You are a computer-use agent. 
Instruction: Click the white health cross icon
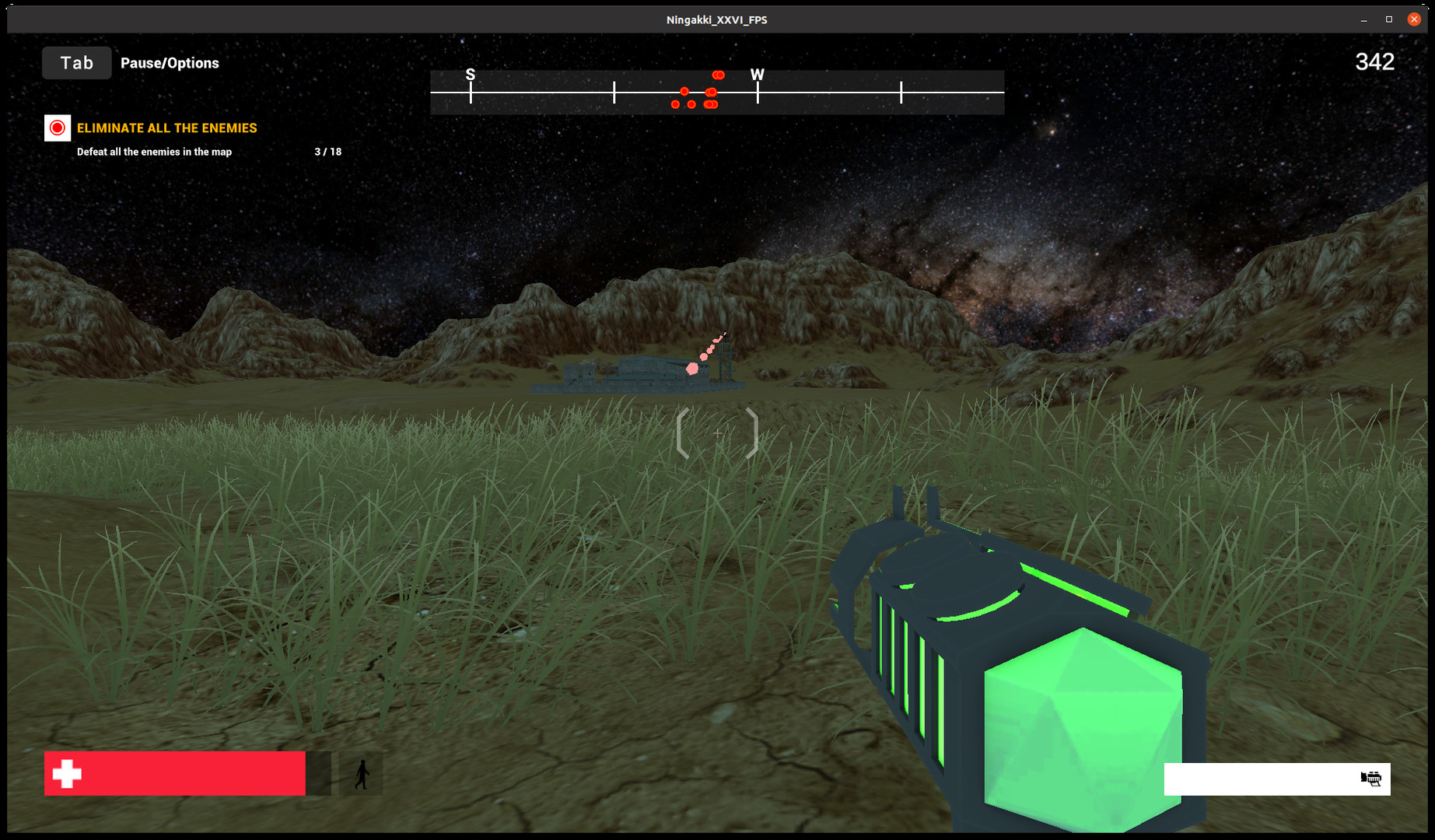[68, 774]
